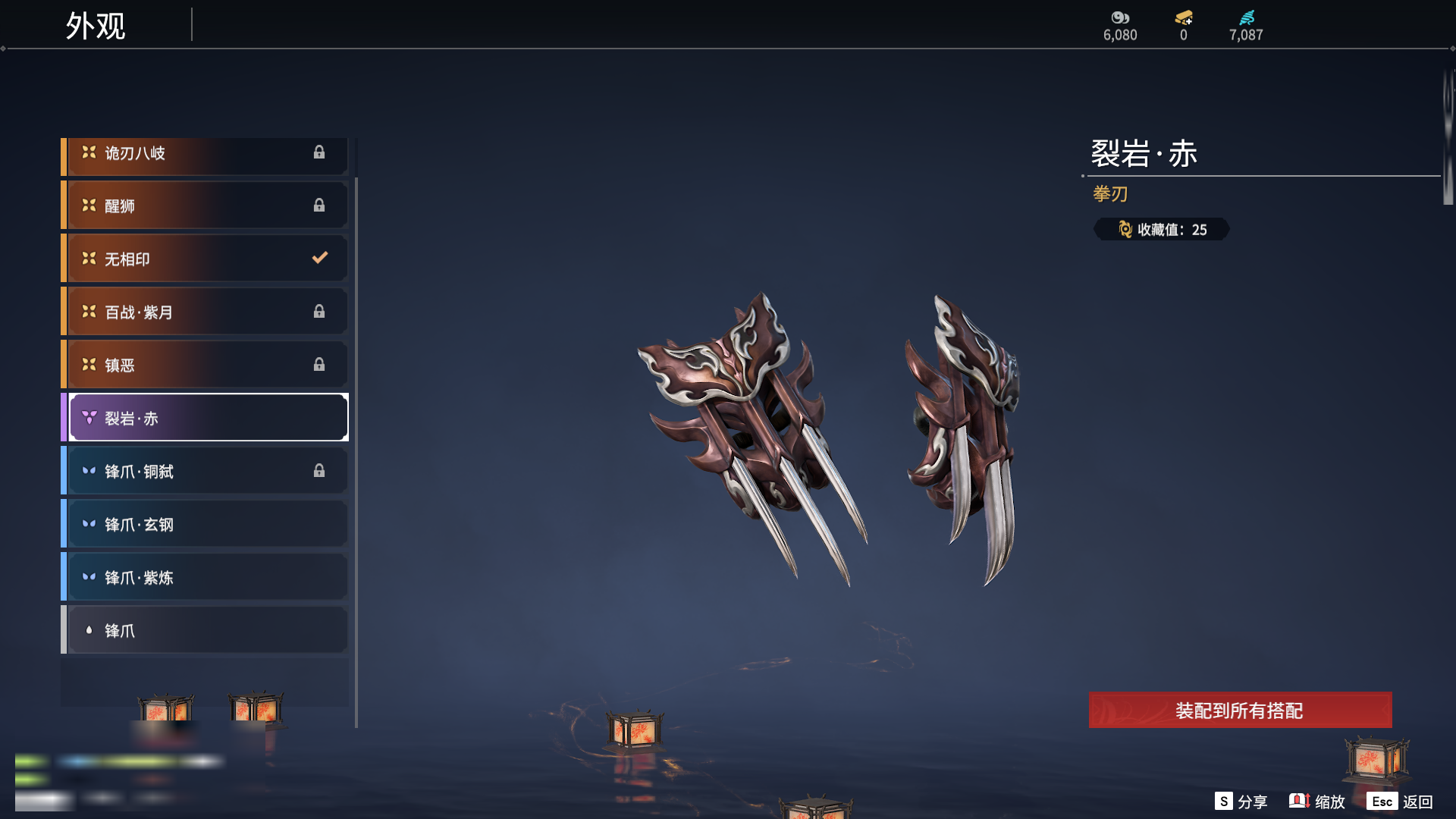
Task: Select the equipped 无相印 skin
Action: [205, 259]
